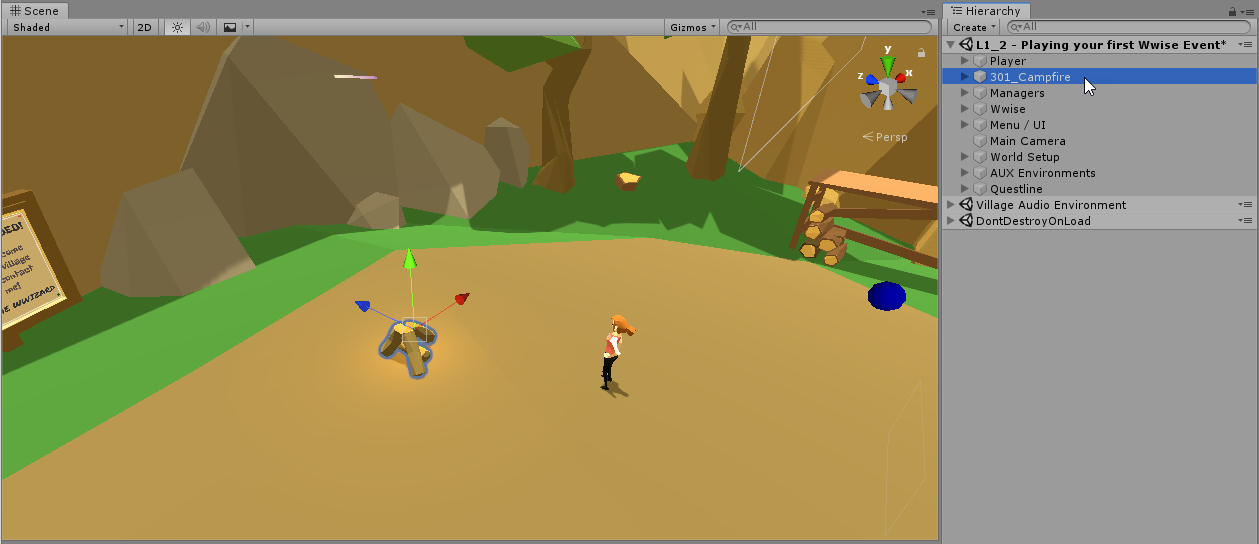Pick the Menu / UI object

1017,125
